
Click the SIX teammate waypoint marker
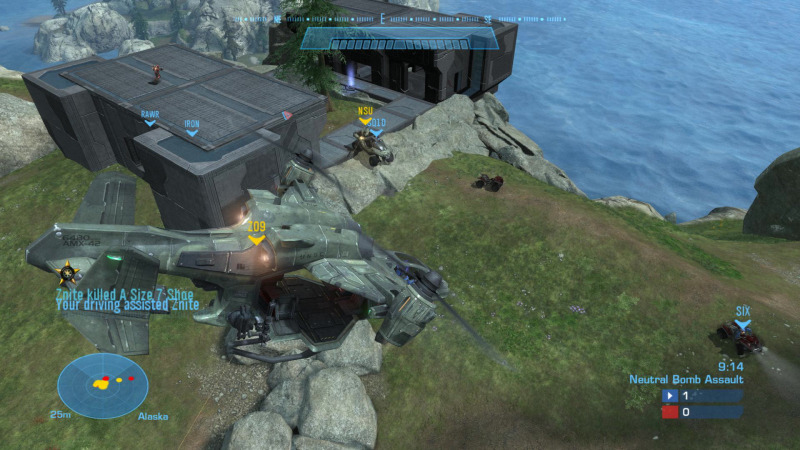point(743,317)
